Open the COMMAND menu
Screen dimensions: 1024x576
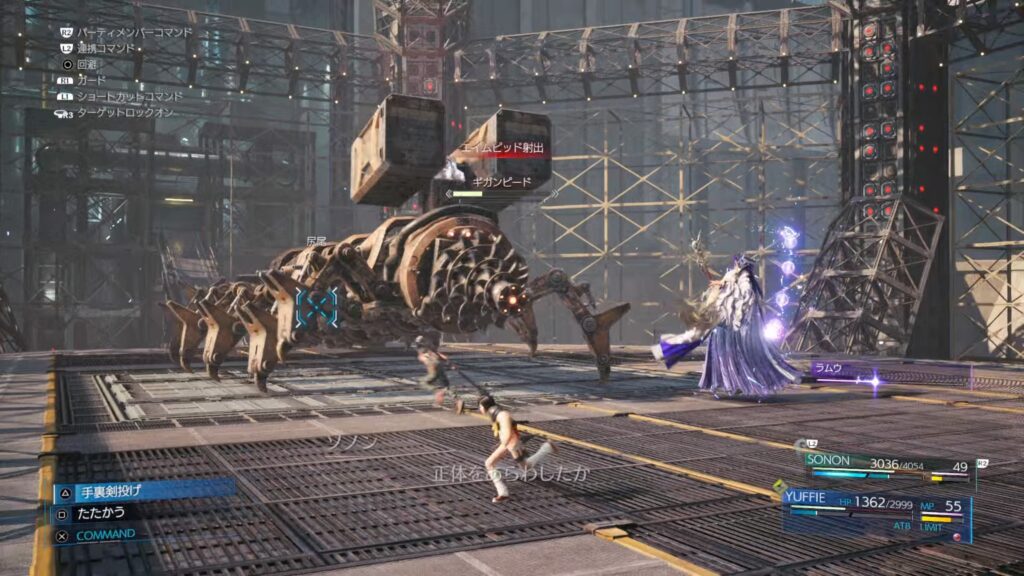pyautogui.click(x=105, y=534)
